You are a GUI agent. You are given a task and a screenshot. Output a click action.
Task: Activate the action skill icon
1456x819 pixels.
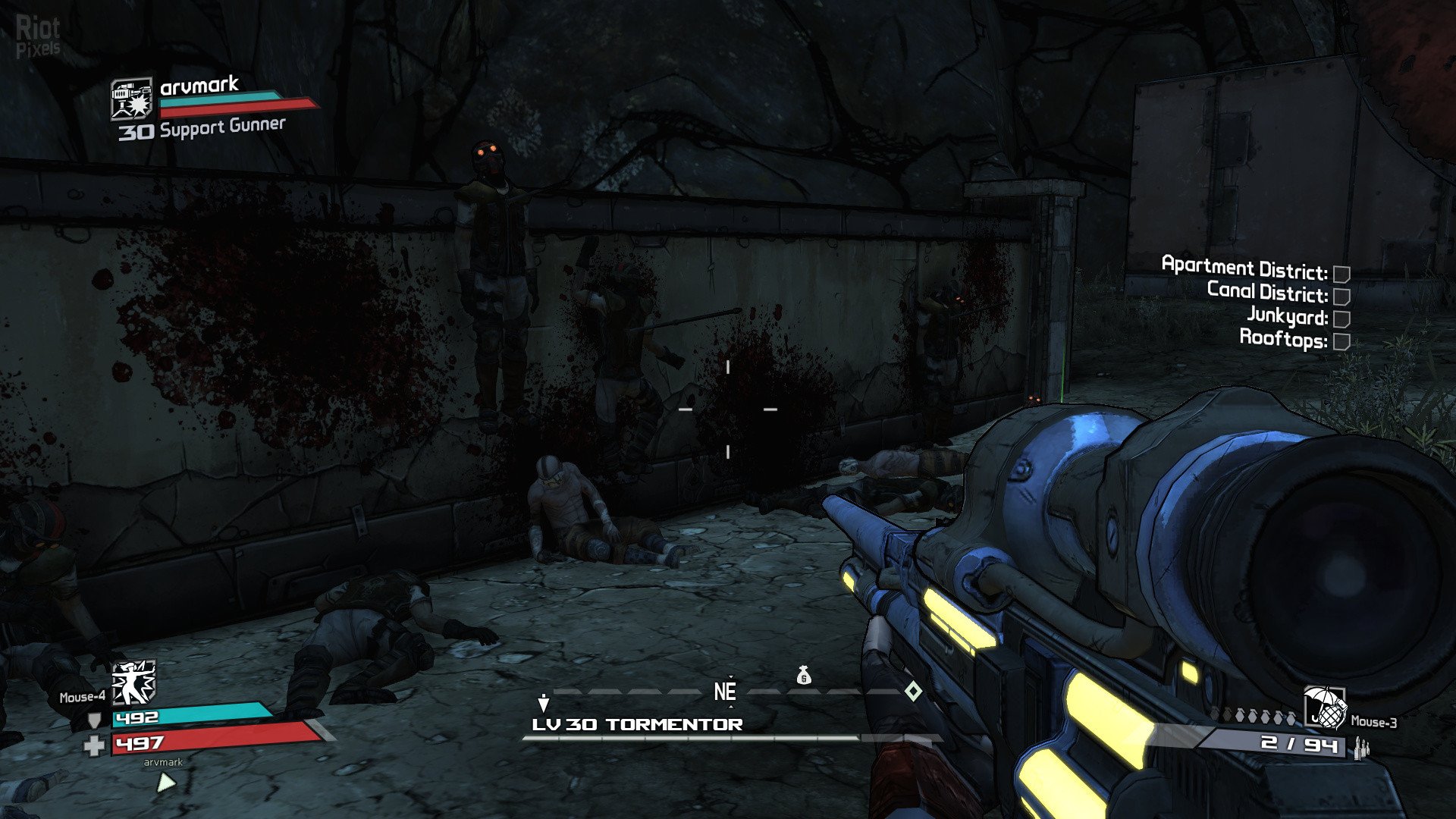coord(133,682)
